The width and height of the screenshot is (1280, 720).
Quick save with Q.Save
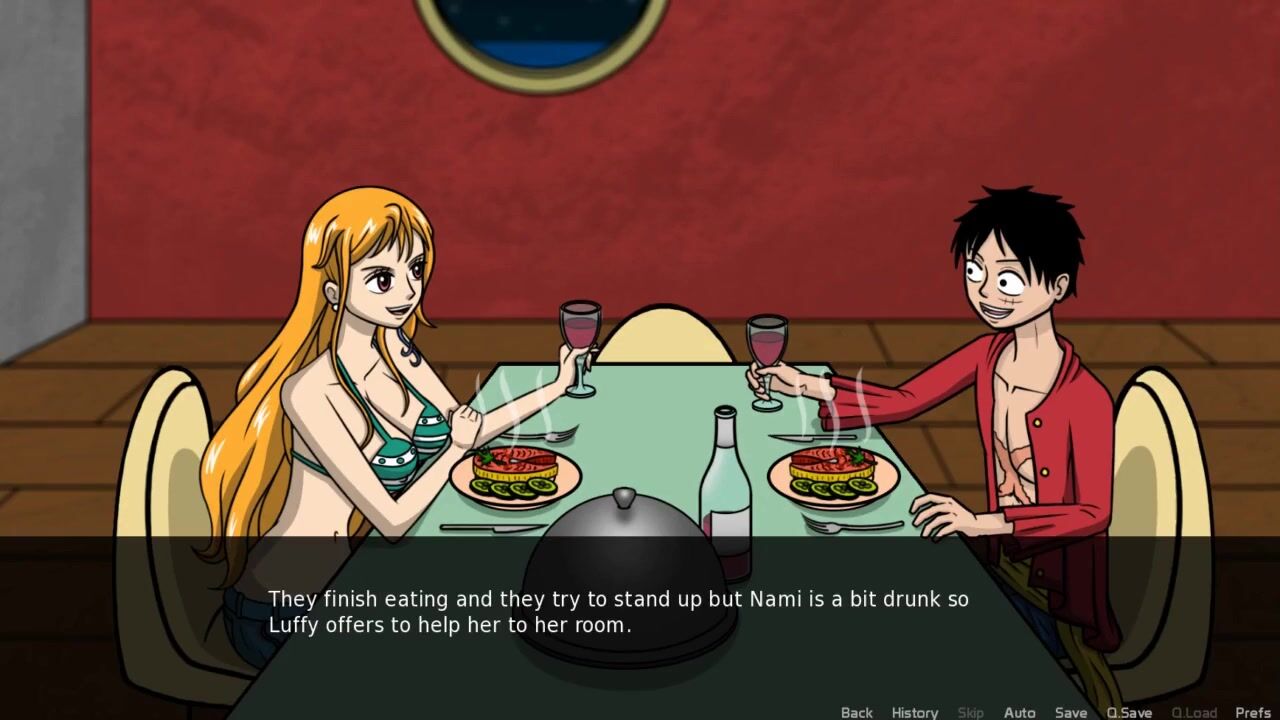coord(1129,712)
